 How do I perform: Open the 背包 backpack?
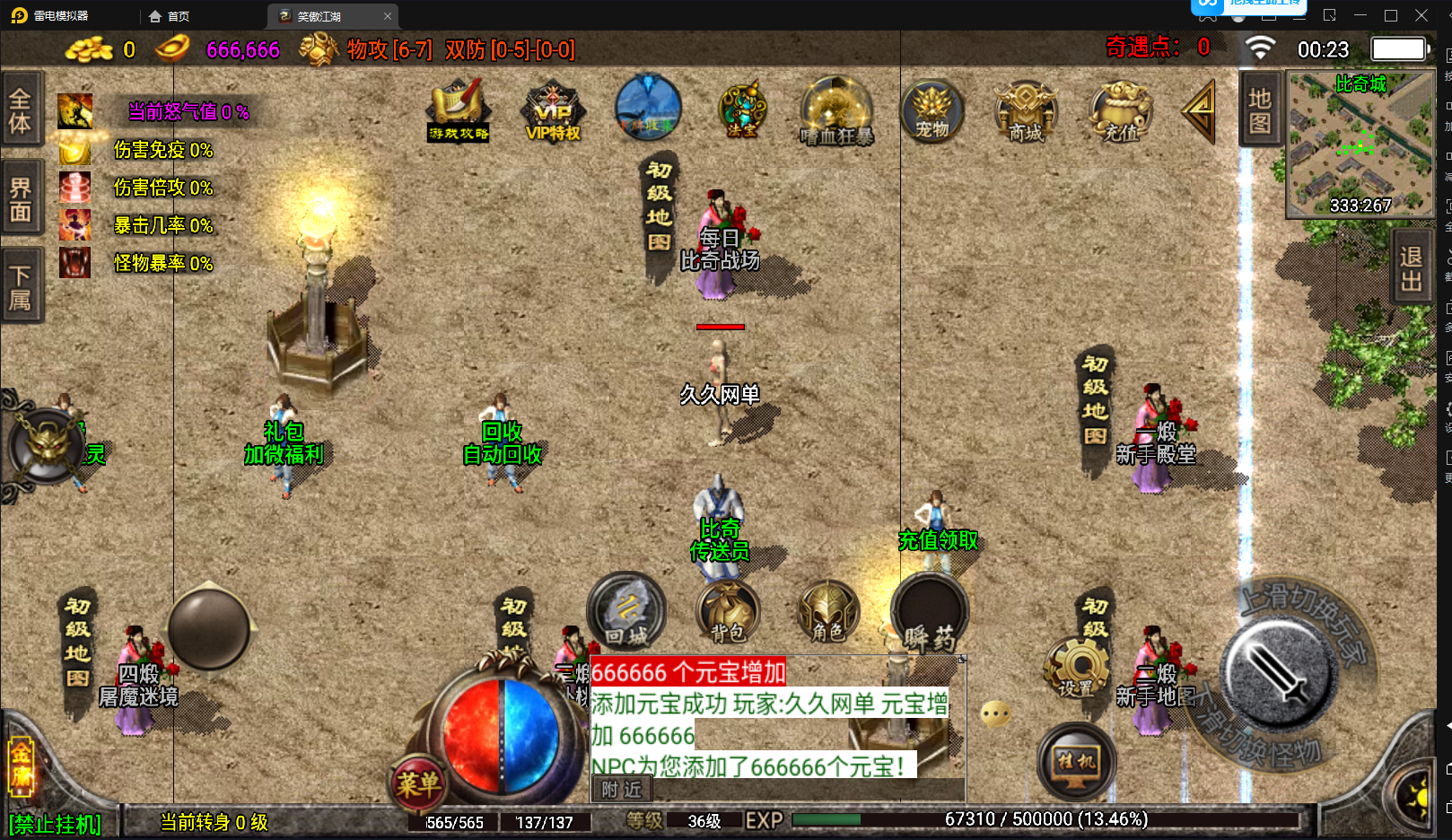728,613
